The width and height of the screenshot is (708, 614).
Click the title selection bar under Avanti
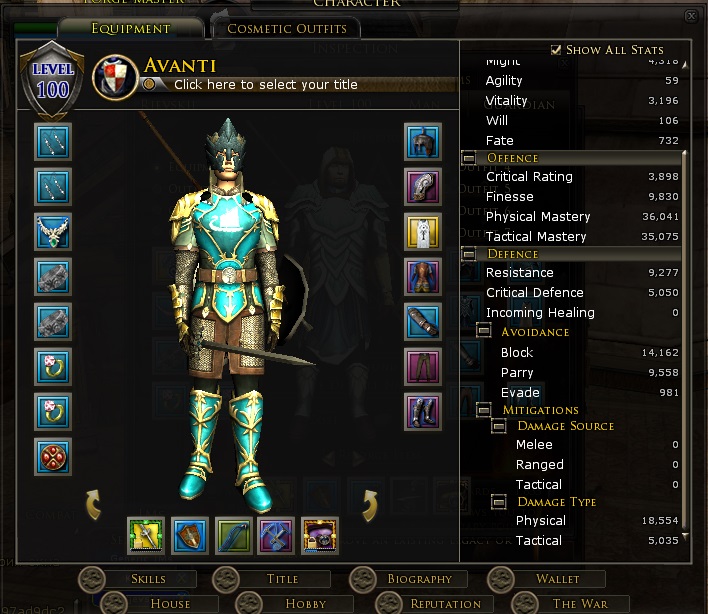click(x=265, y=85)
